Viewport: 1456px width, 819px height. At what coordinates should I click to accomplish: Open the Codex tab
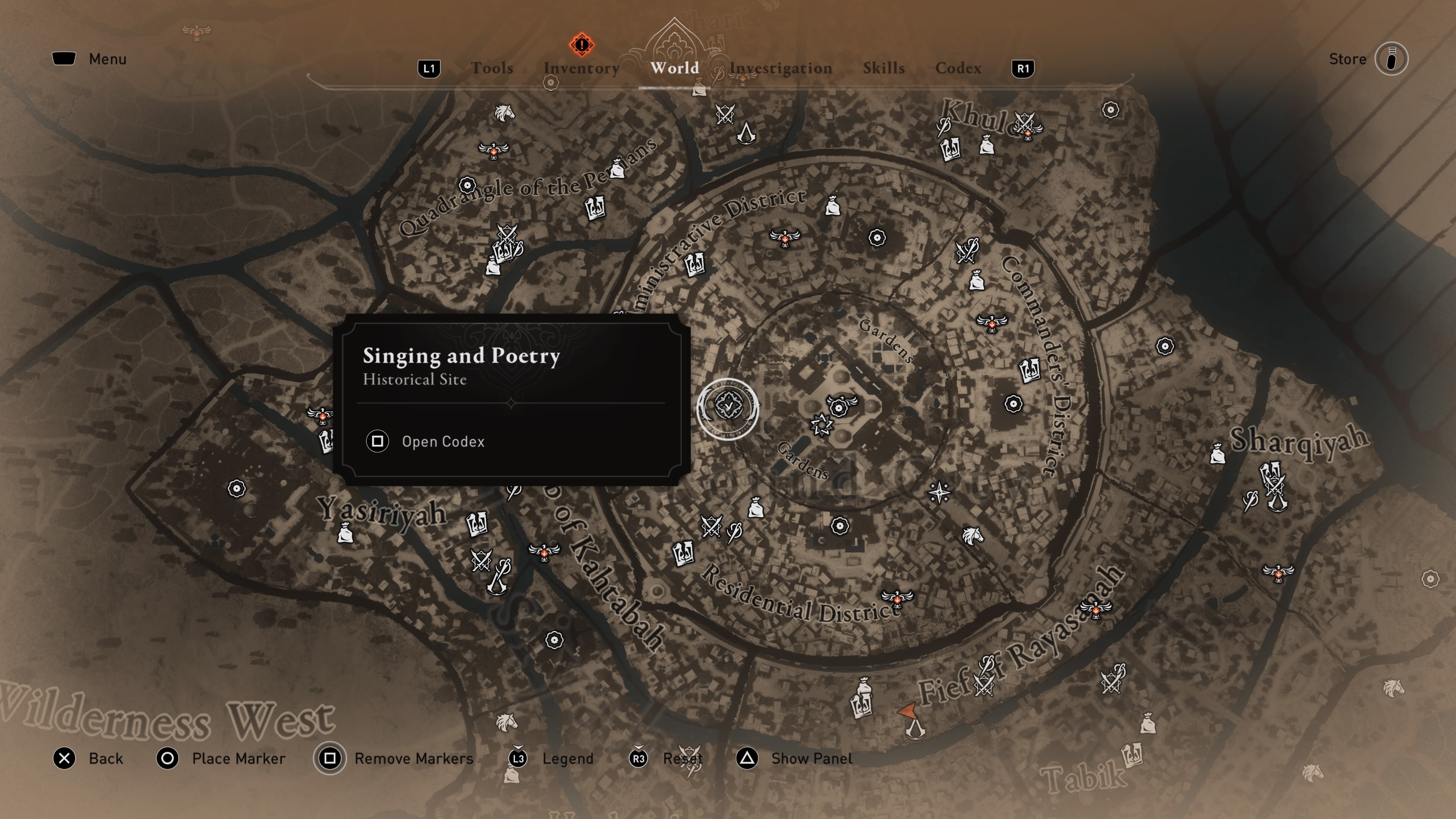[x=958, y=68]
